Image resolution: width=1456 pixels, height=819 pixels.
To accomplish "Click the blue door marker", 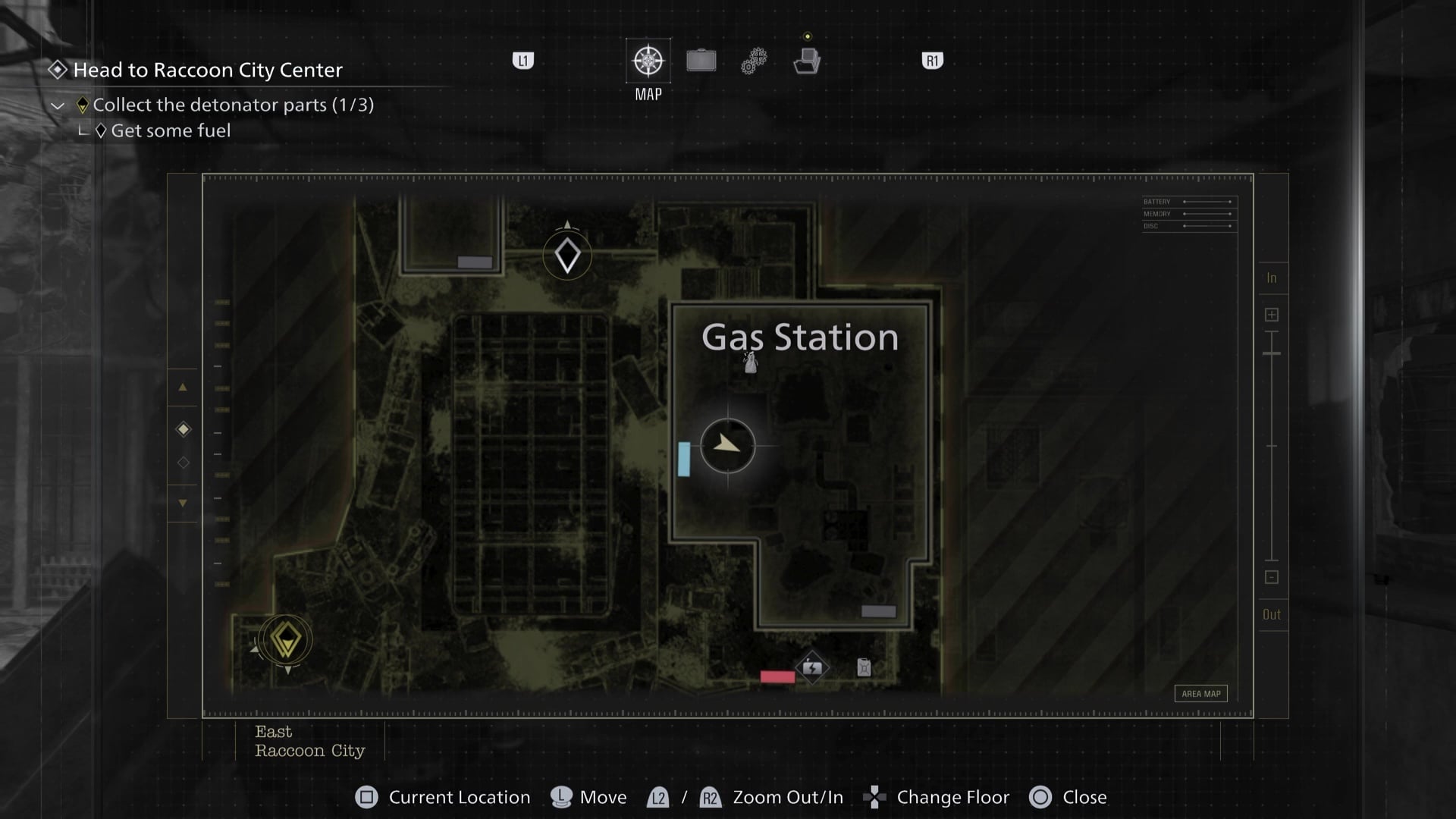I will [x=684, y=459].
